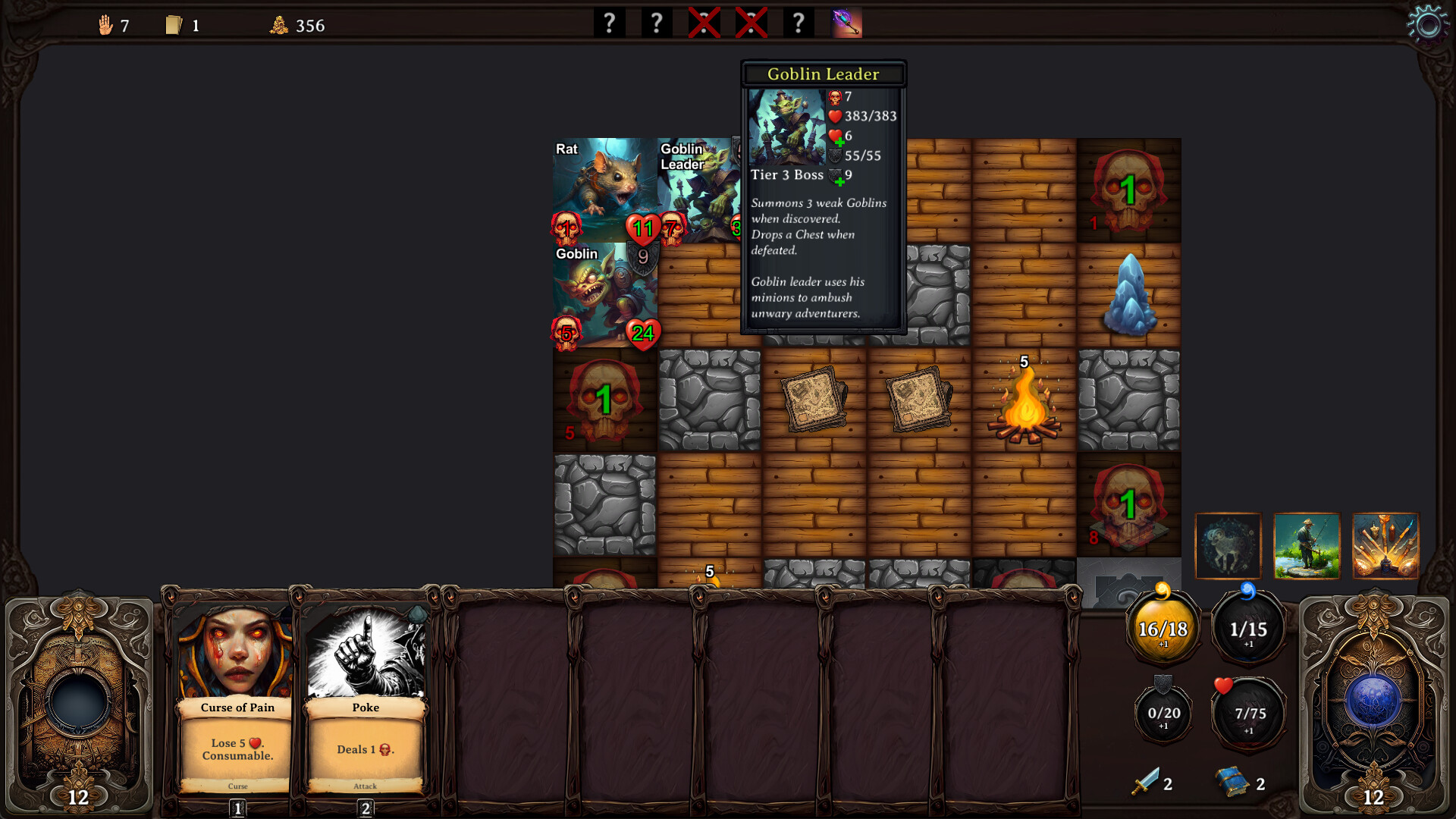Select the fisherman relic thumbnail

pos(1307,546)
